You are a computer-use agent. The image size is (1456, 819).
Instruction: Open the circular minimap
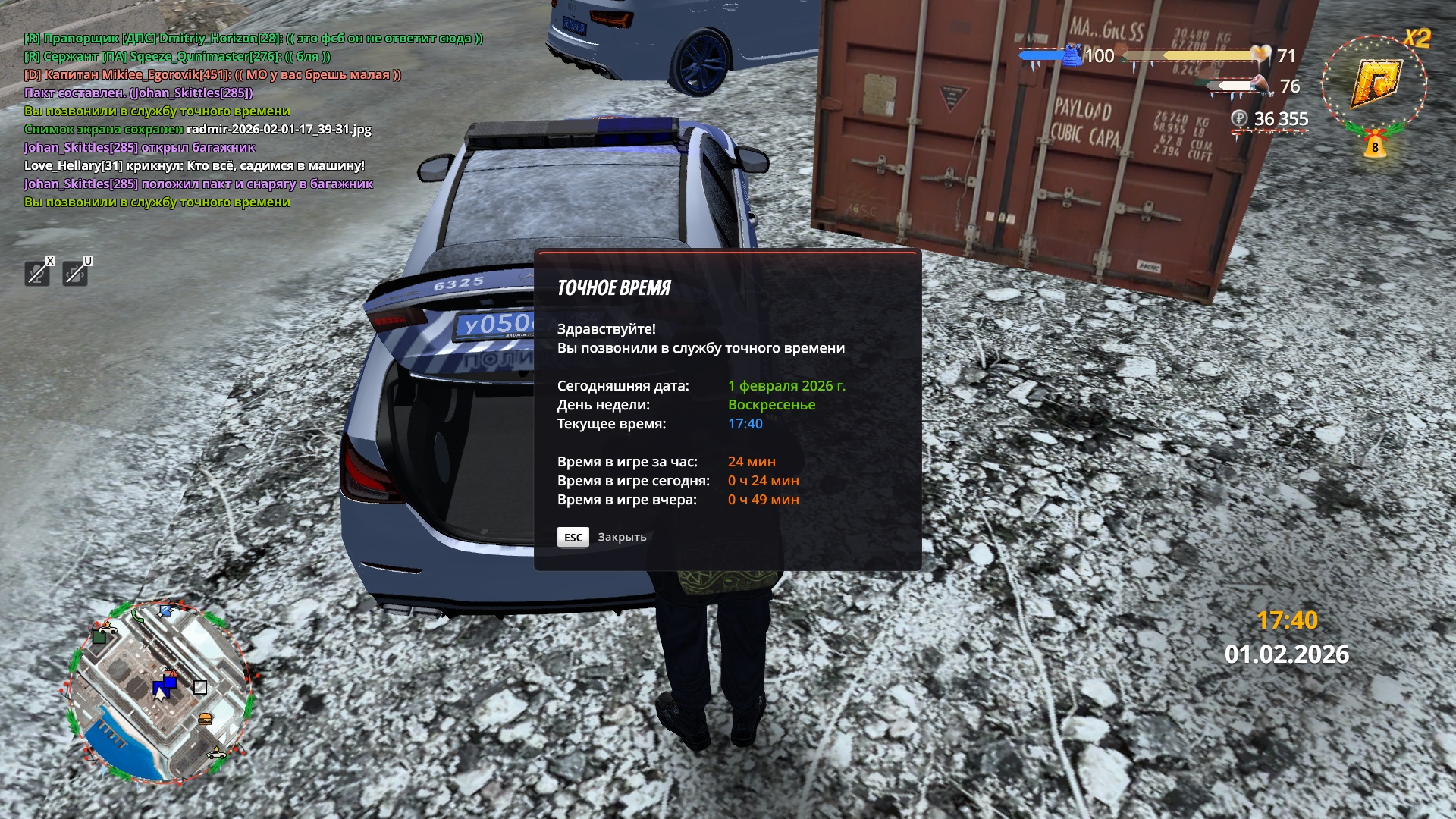coord(160,692)
